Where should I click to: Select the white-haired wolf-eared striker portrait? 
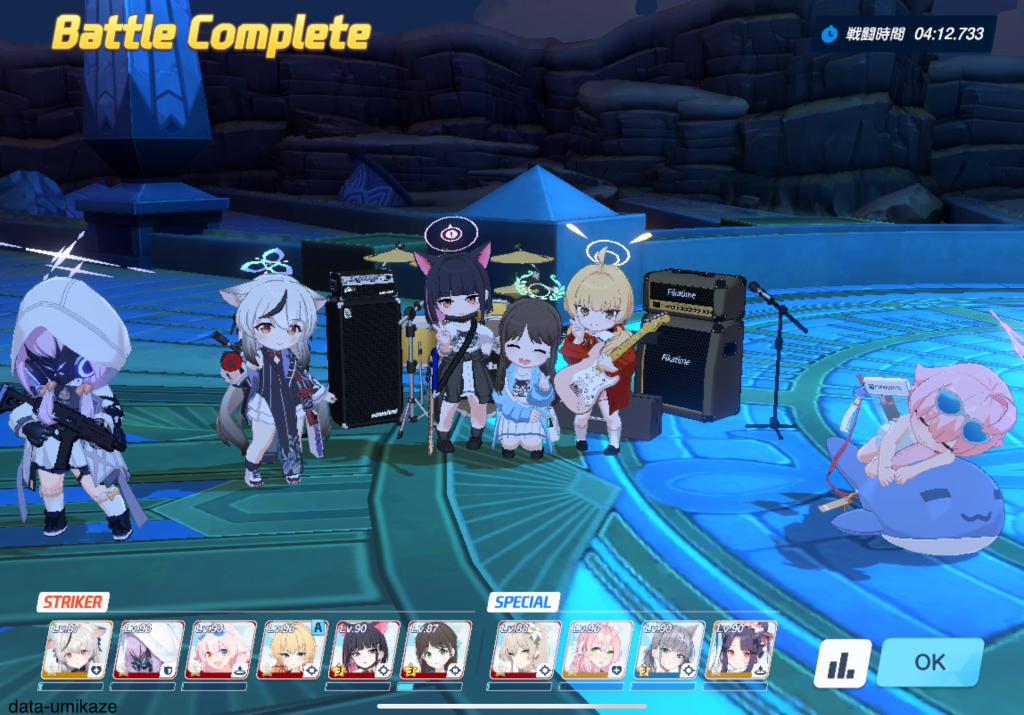tap(75, 650)
